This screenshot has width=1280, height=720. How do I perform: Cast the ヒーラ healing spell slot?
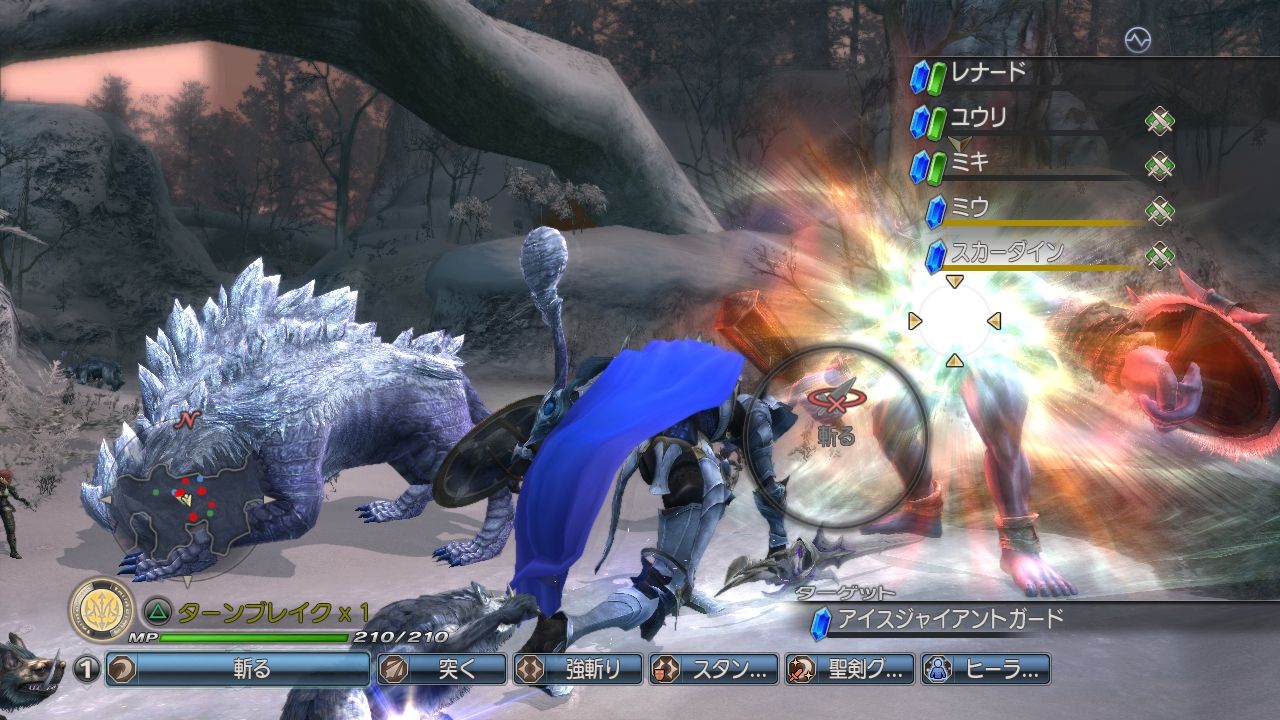985,669
